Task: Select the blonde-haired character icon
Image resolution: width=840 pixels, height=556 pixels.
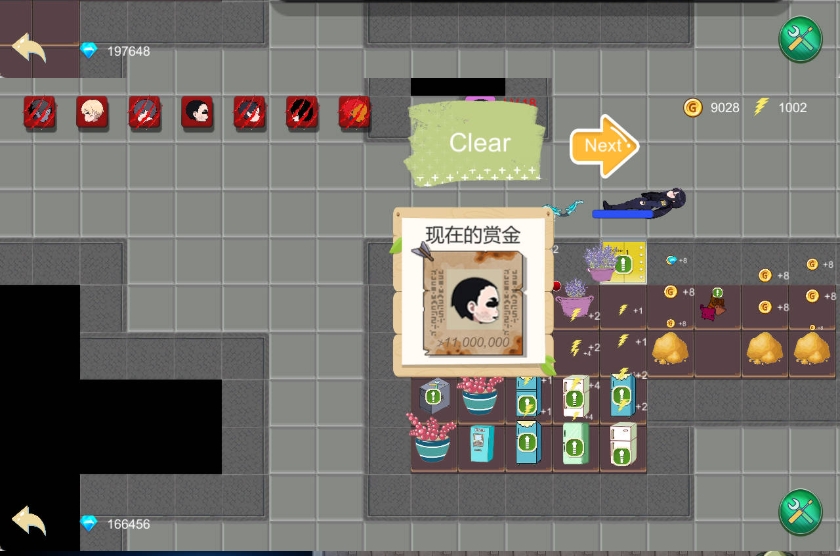Action: pos(92,112)
